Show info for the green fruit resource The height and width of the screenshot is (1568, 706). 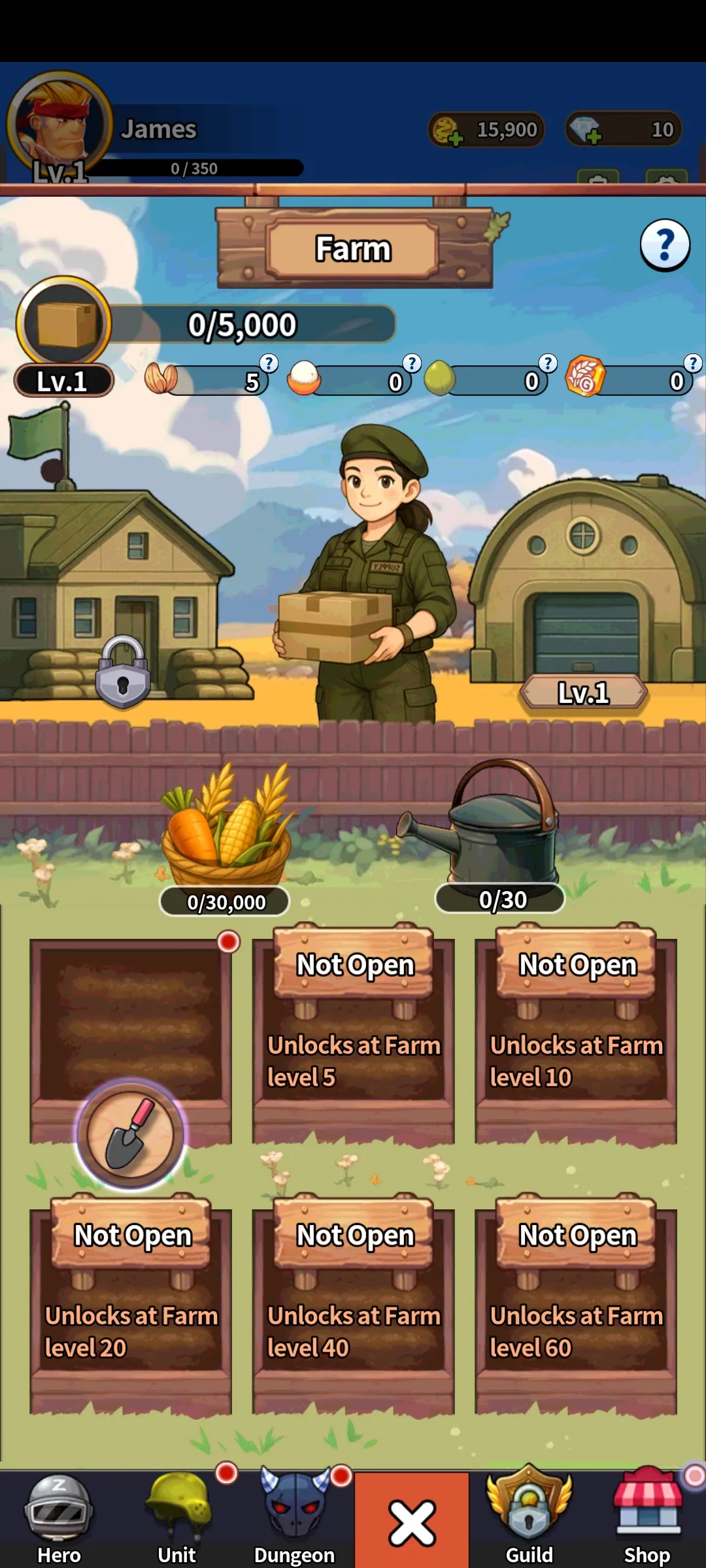coord(547,363)
